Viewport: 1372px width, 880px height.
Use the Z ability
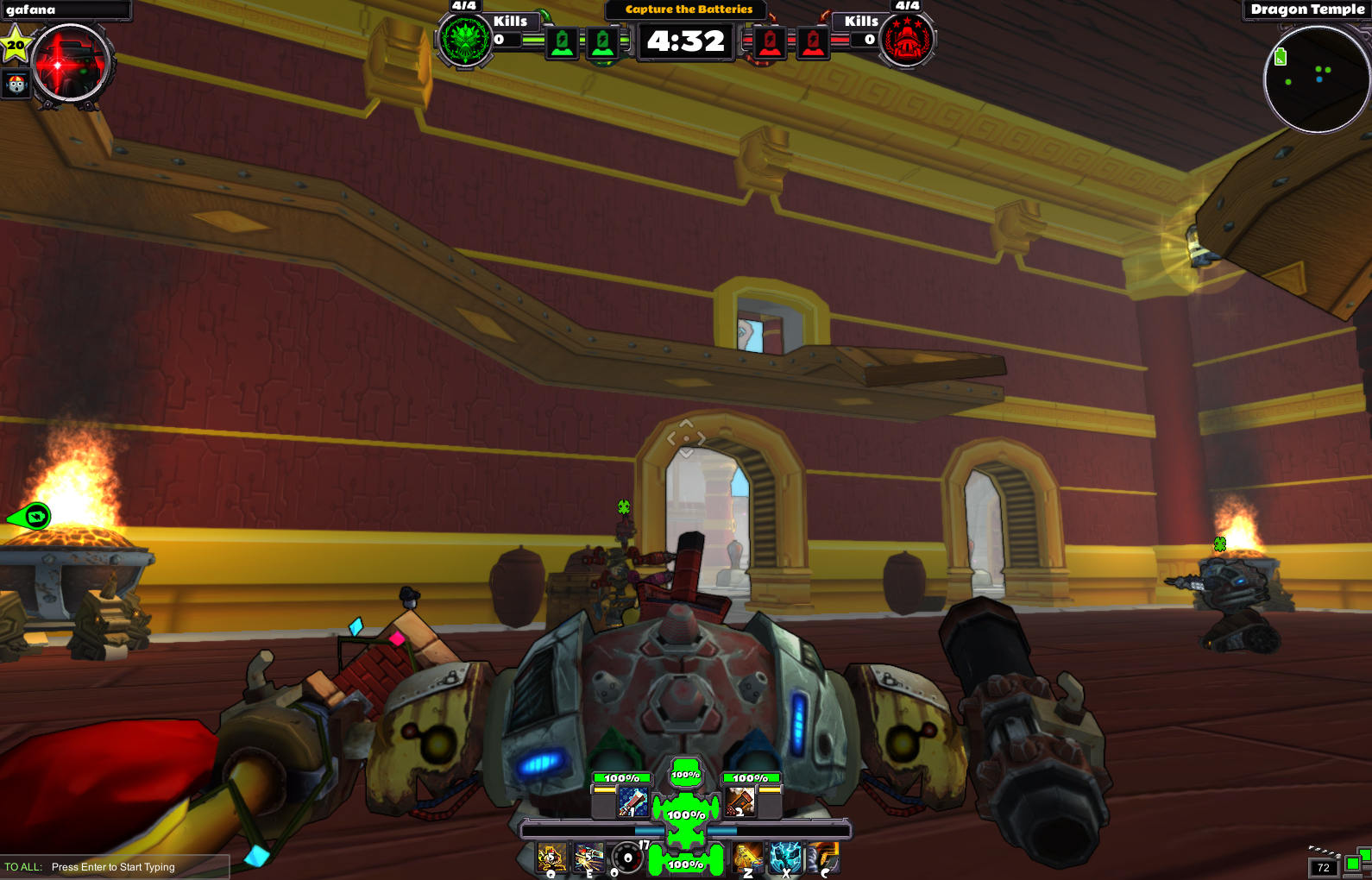[x=747, y=857]
